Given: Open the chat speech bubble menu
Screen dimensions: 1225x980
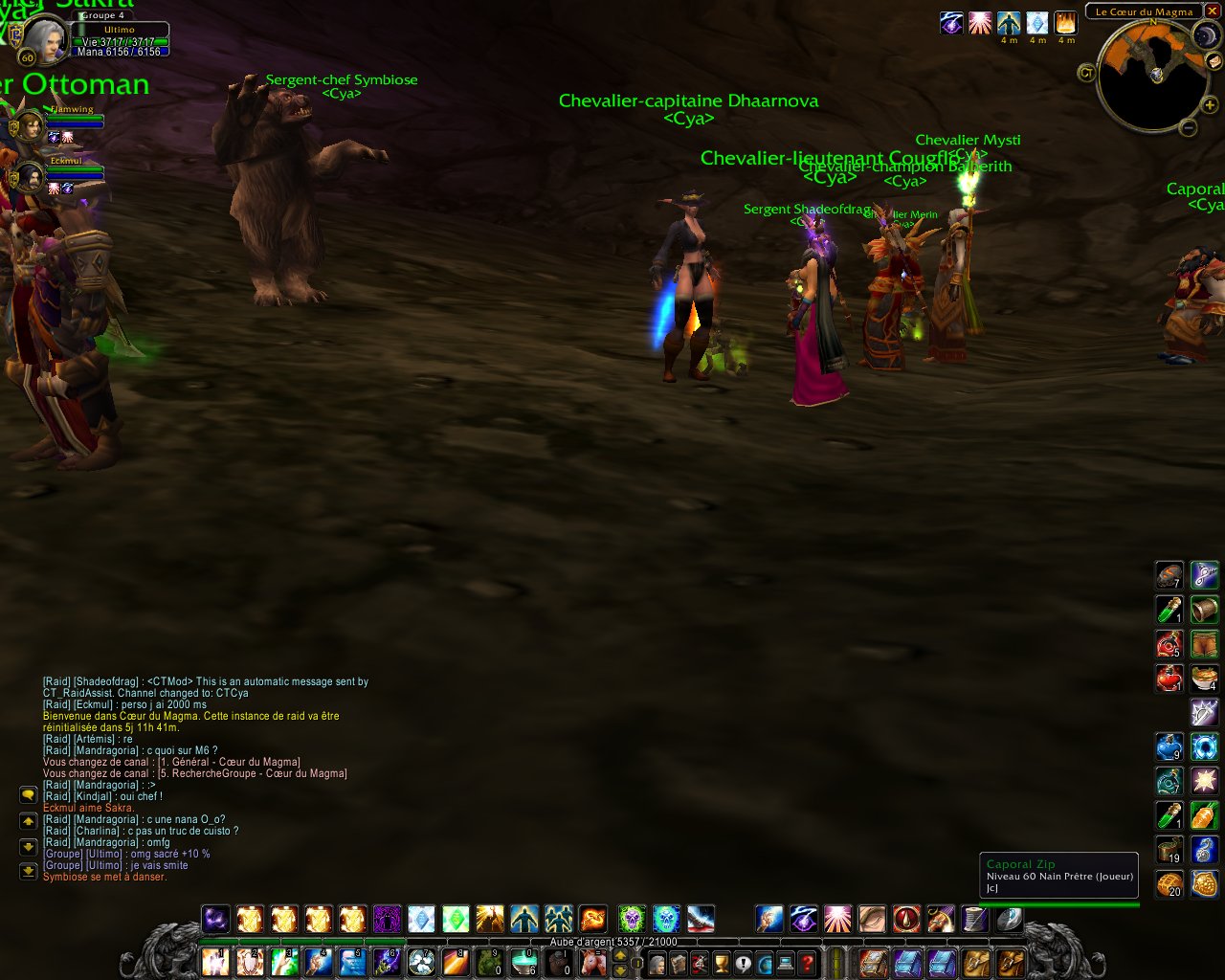Looking at the screenshot, I should 28,795.
